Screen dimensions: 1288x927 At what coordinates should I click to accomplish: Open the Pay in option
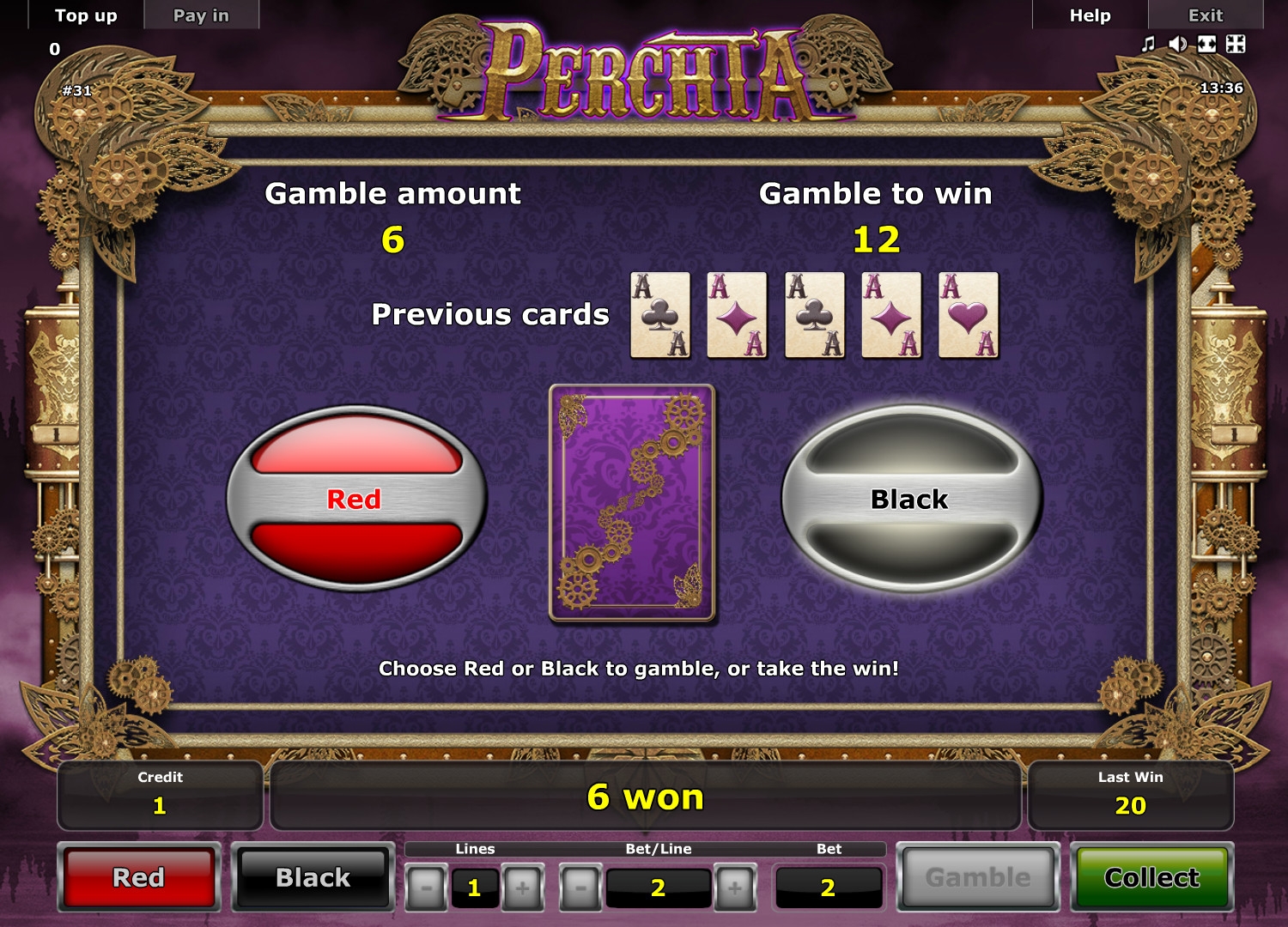click(201, 15)
